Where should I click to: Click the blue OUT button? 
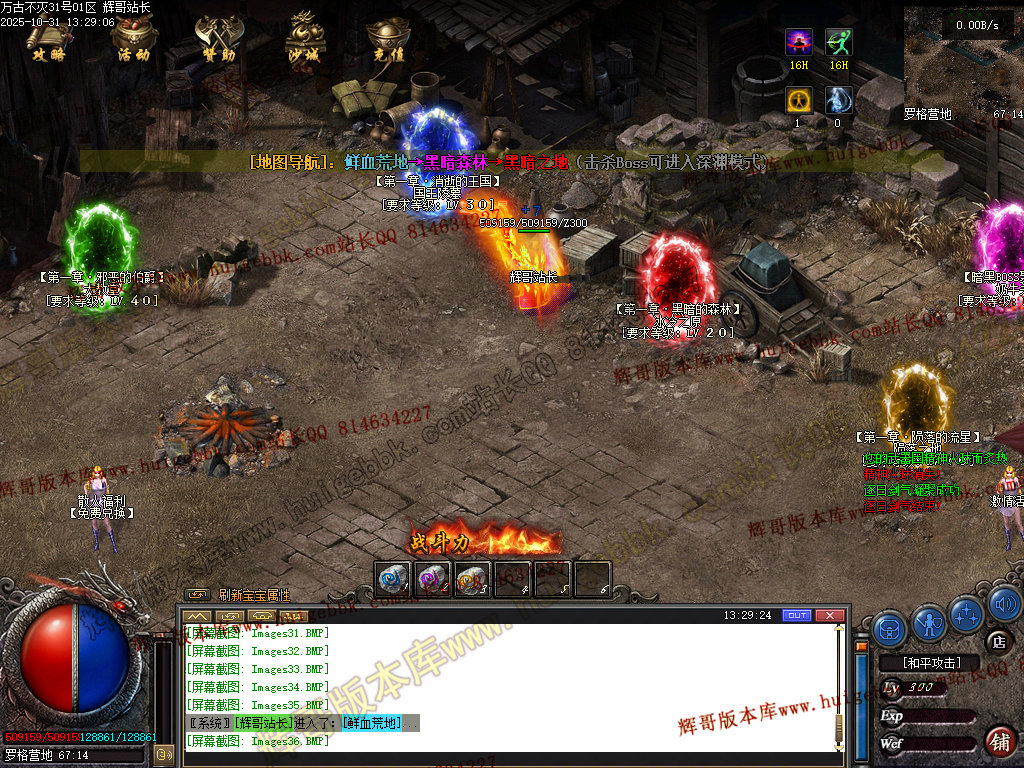point(797,615)
